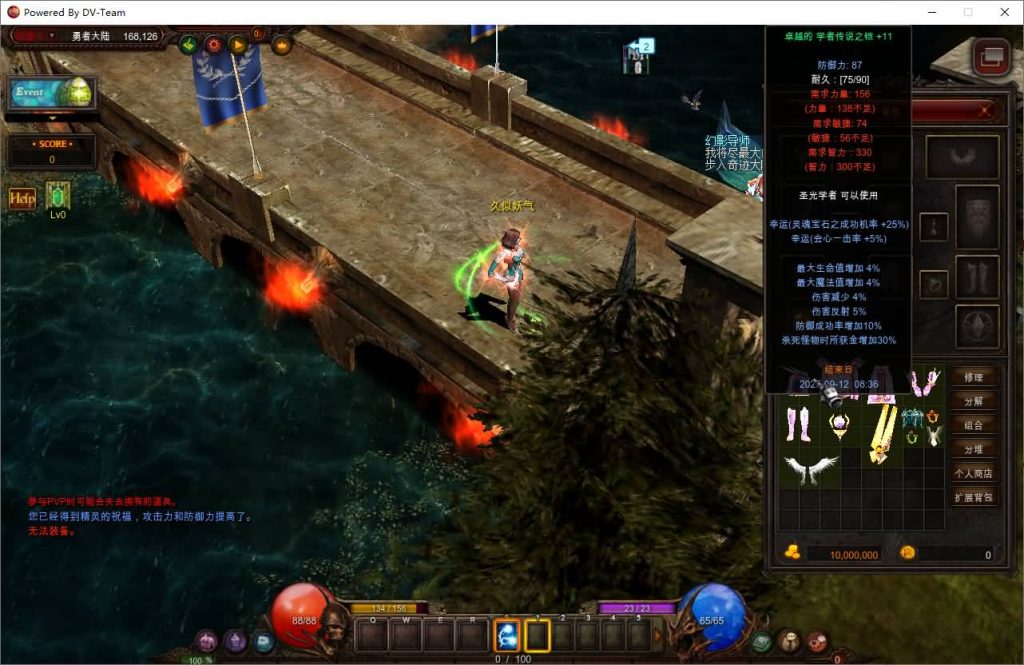Screen dimensions: 1024x665
Task: Activate the blue lightning skill slot
Action: [507, 634]
